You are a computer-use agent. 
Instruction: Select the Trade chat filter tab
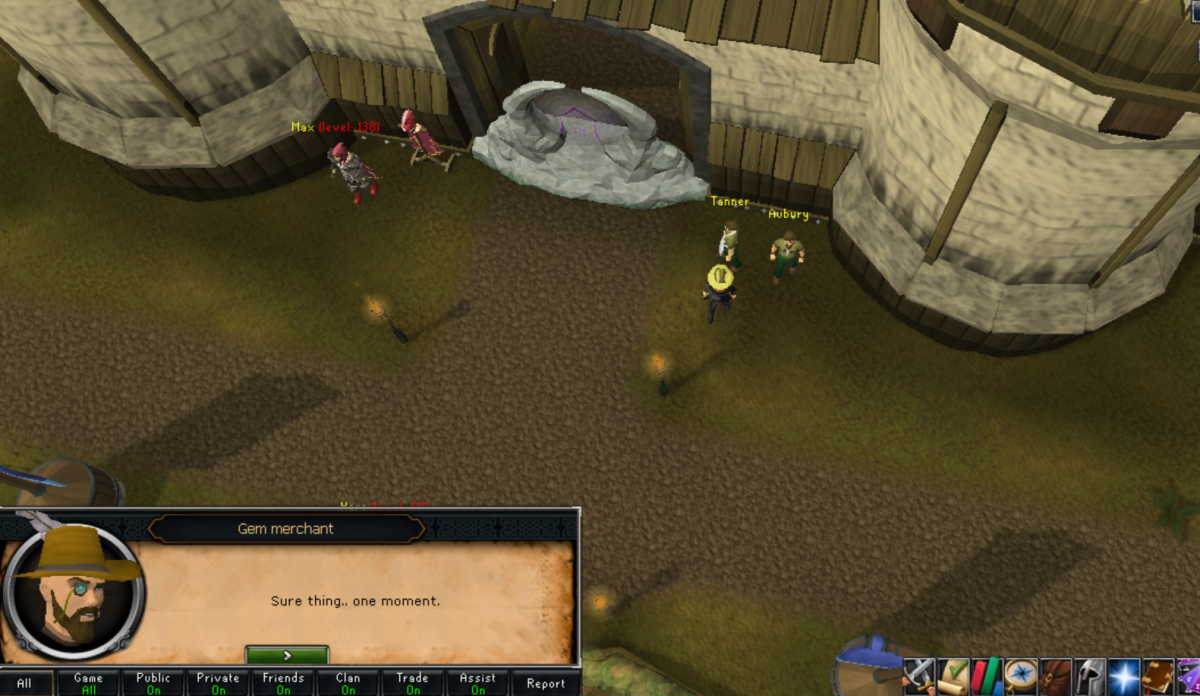point(412,683)
